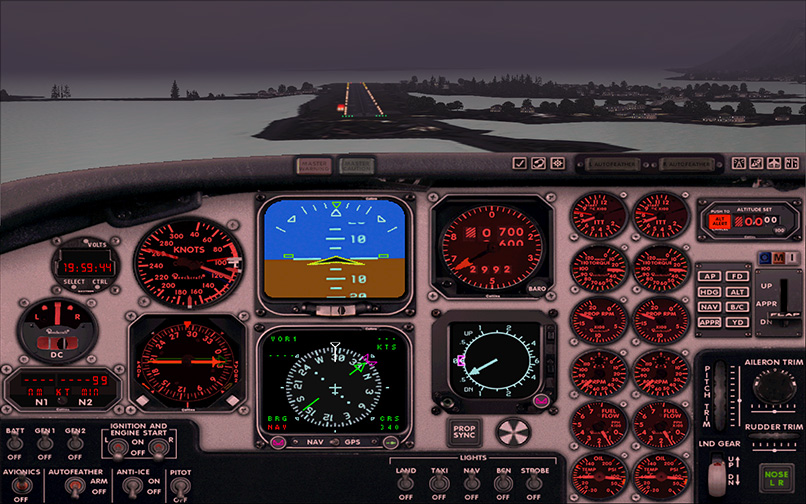Image resolution: width=806 pixels, height=504 pixels.
Task: Toggle the STROBE lights switch
Action: [535, 483]
